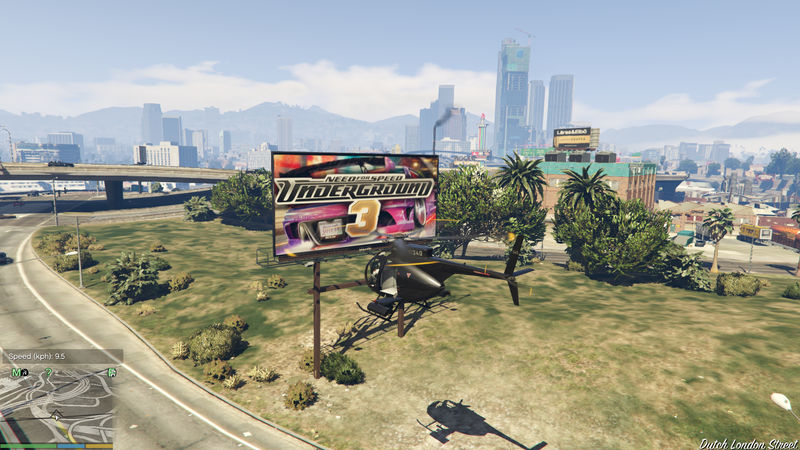Viewport: 800px width, 450px height.
Task: Click the player arrow on the minimap
Action: tap(57, 414)
